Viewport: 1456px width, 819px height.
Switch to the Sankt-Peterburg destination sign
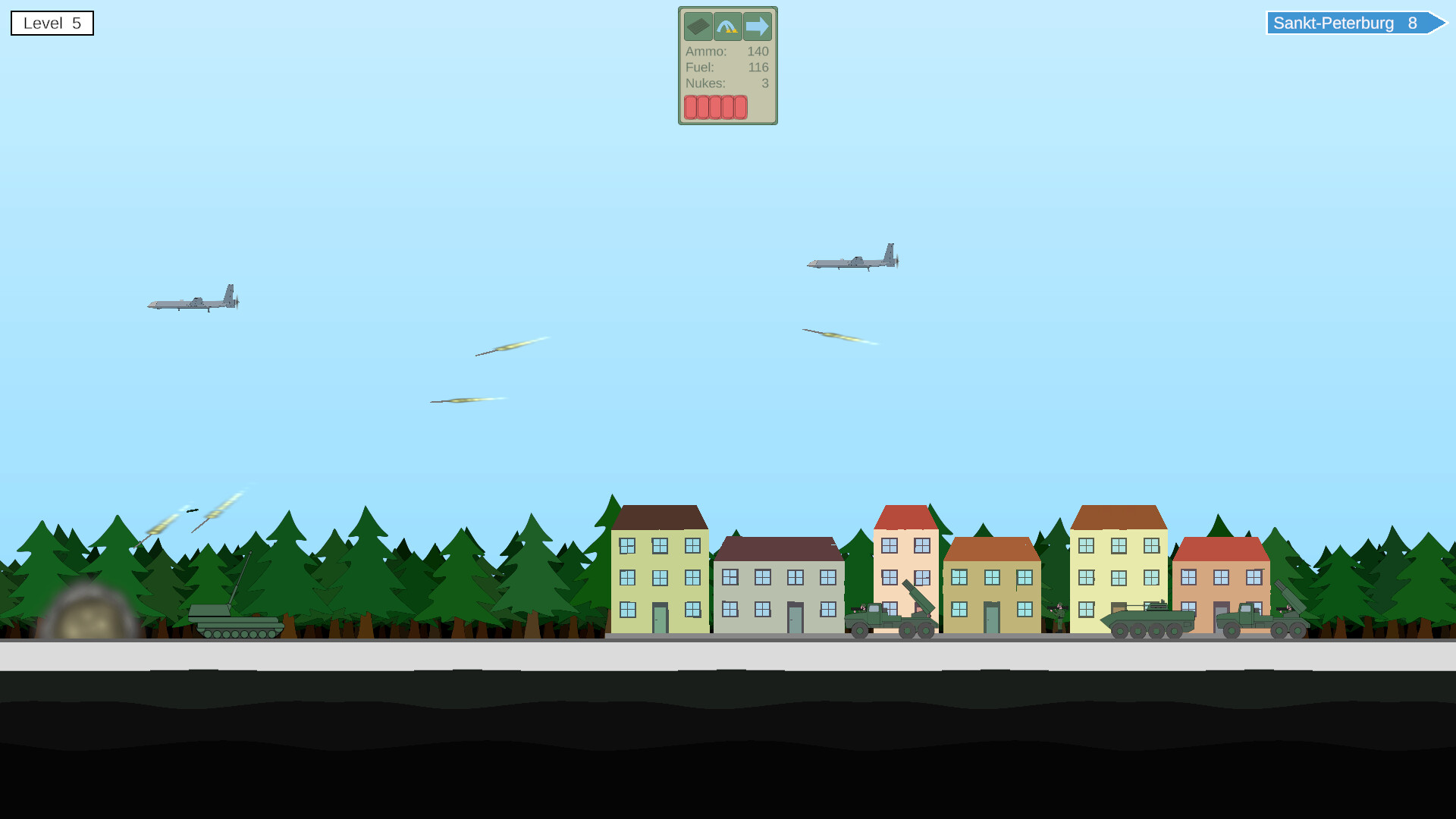[1356, 23]
